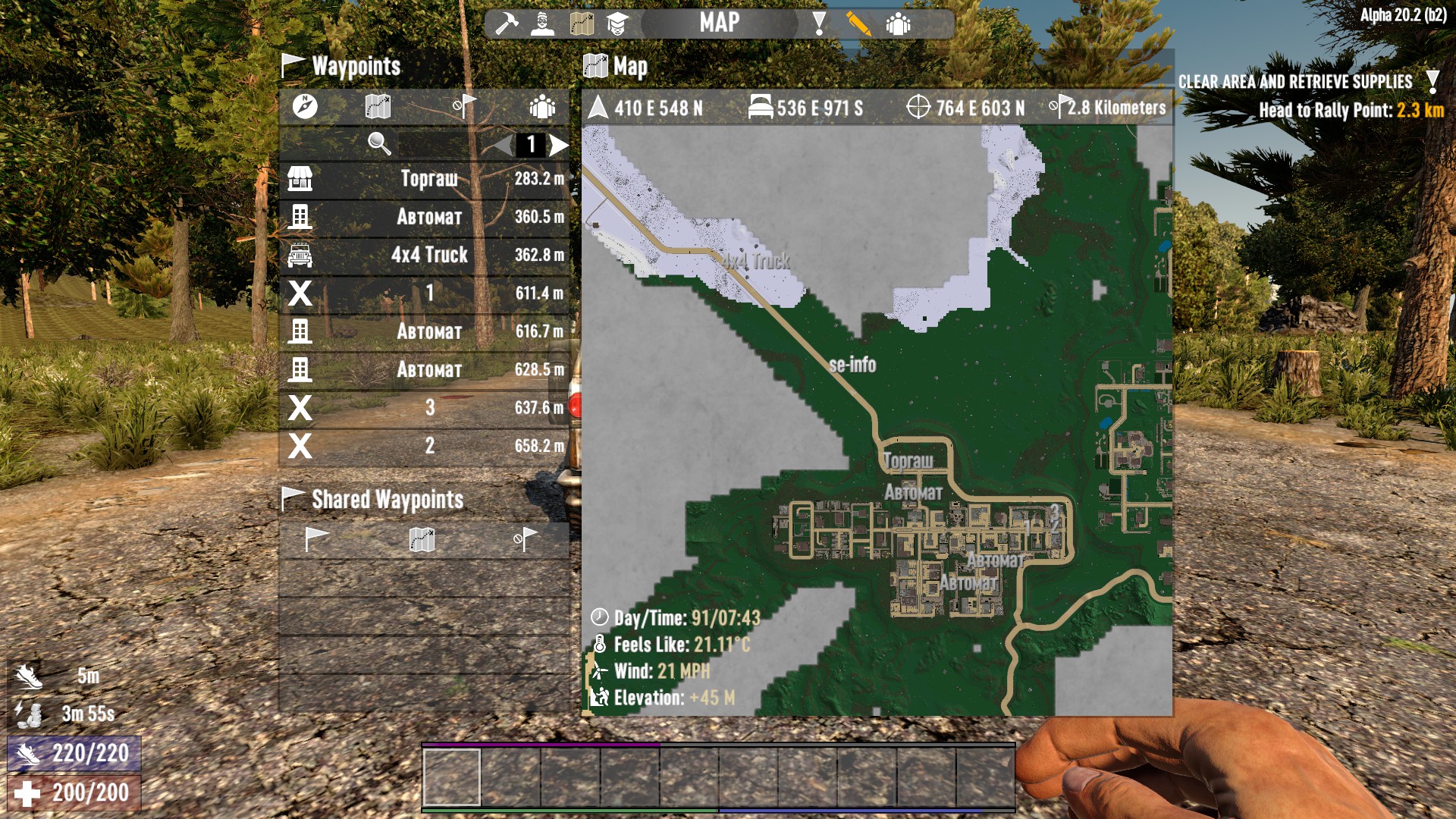Screen dimensions: 1456x819
Task: Click the compass track waypoint button
Action: click(x=305, y=106)
